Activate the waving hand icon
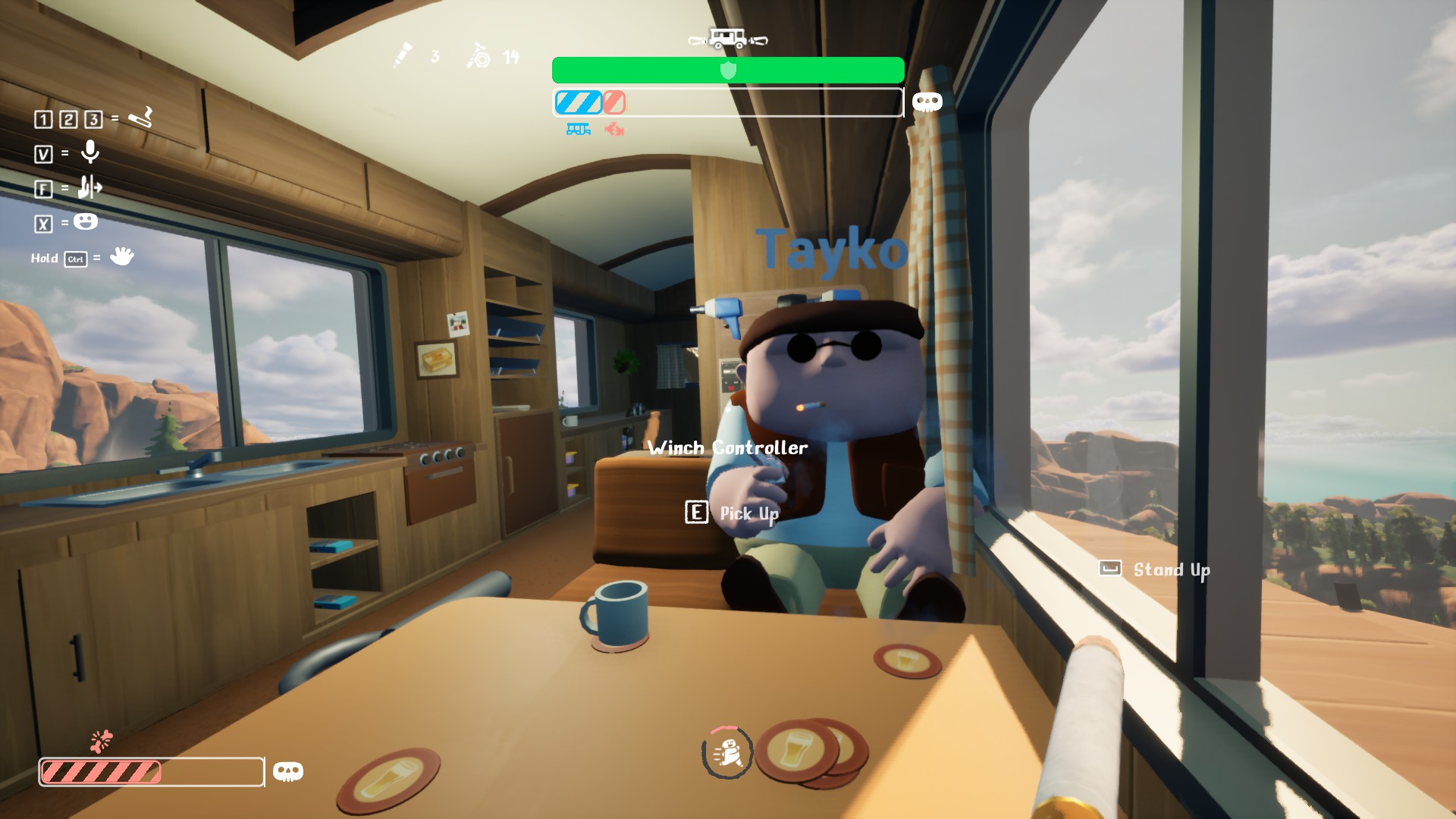The height and width of the screenshot is (819, 1456). pyautogui.click(x=121, y=256)
